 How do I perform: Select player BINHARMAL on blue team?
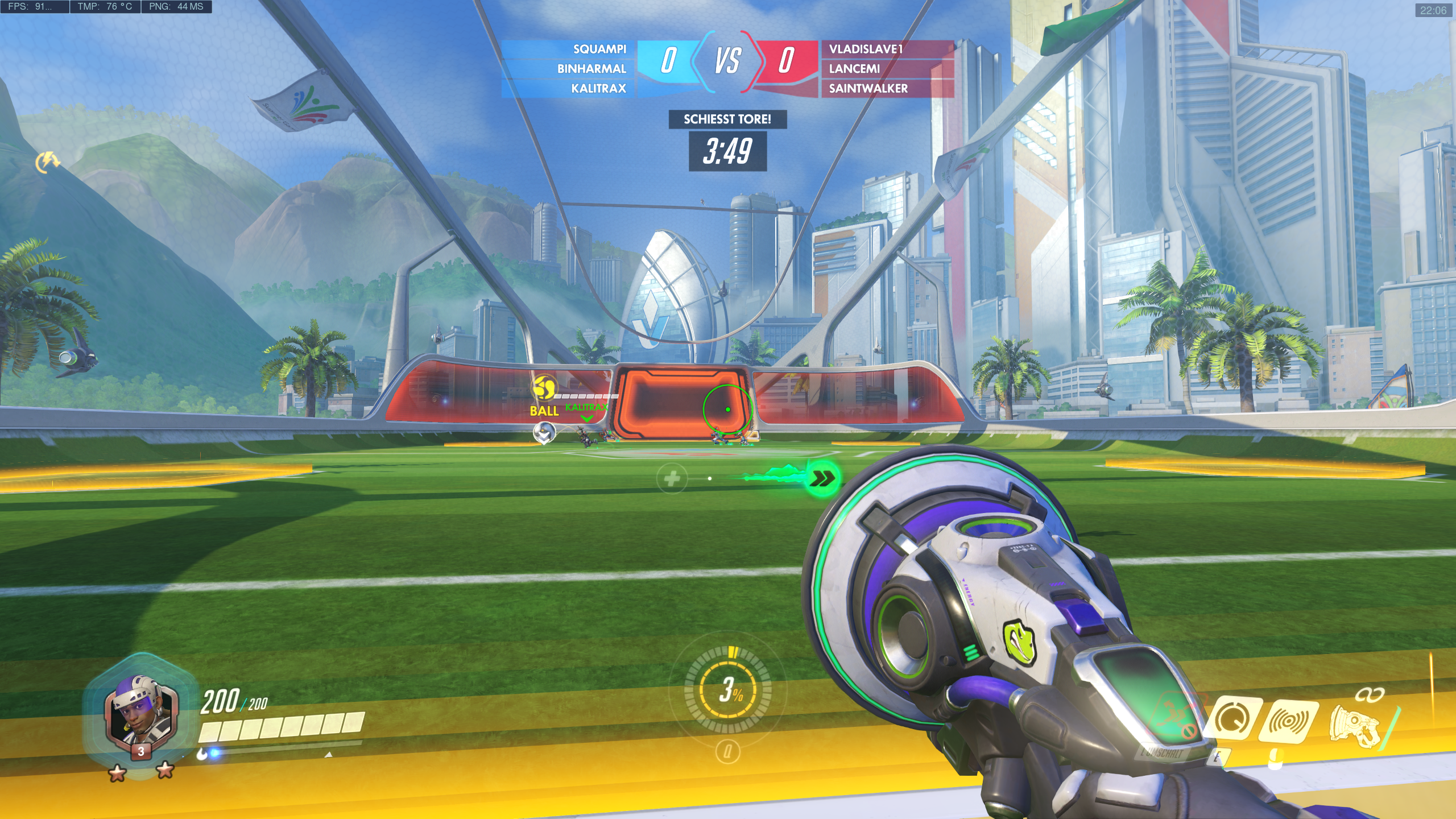tap(591, 69)
